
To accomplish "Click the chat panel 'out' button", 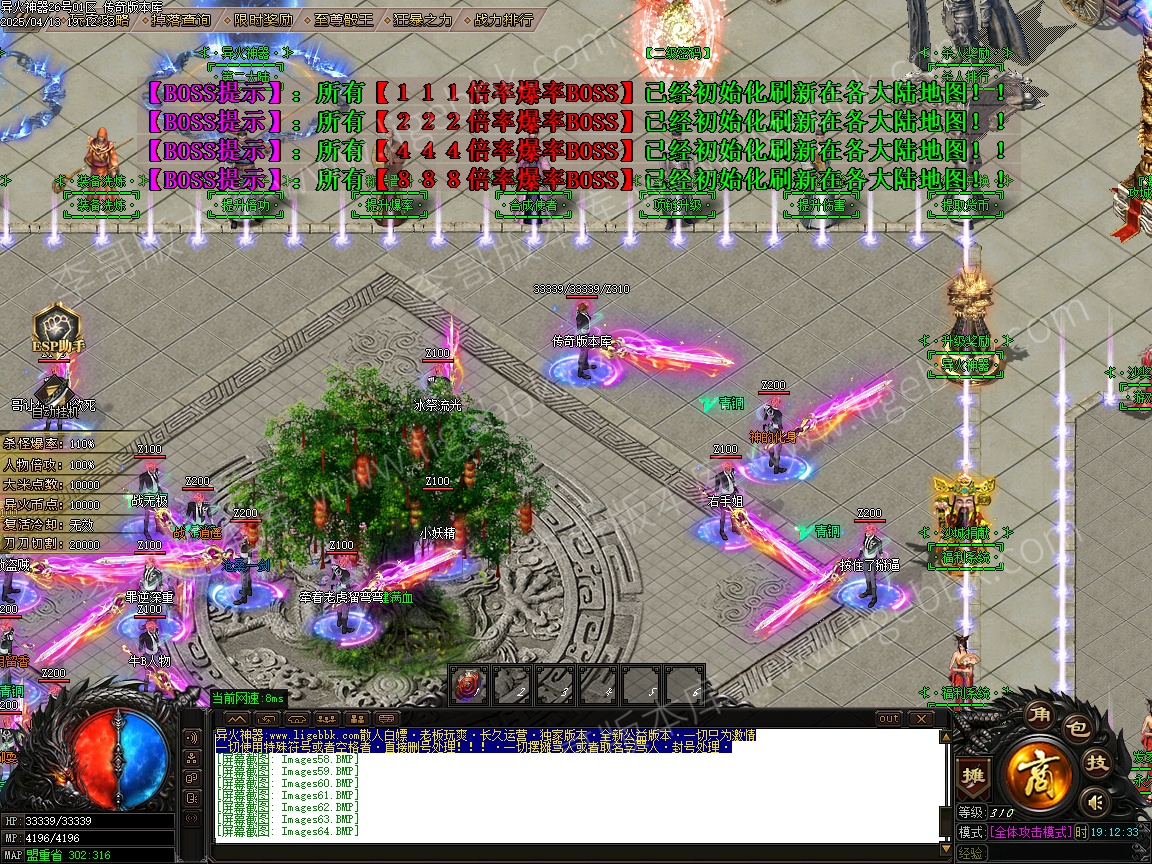I will coord(888,718).
